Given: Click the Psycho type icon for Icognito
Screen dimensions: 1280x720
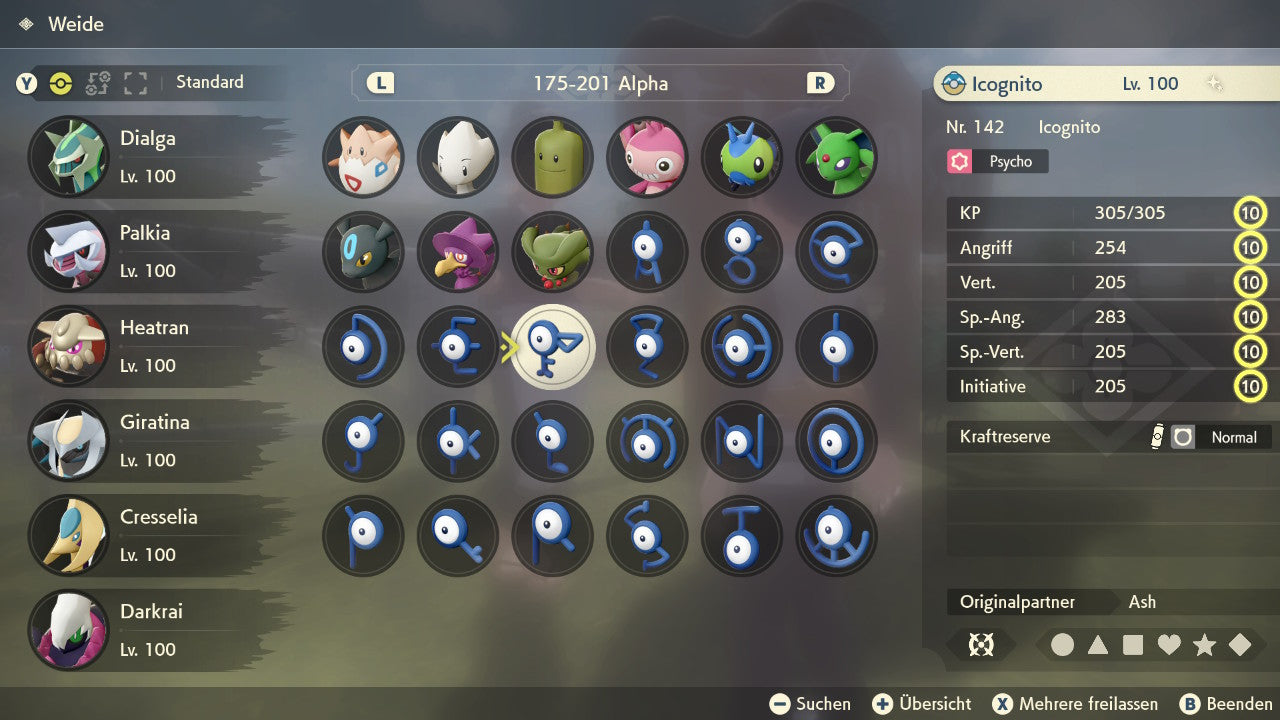Looking at the screenshot, I should [x=960, y=161].
